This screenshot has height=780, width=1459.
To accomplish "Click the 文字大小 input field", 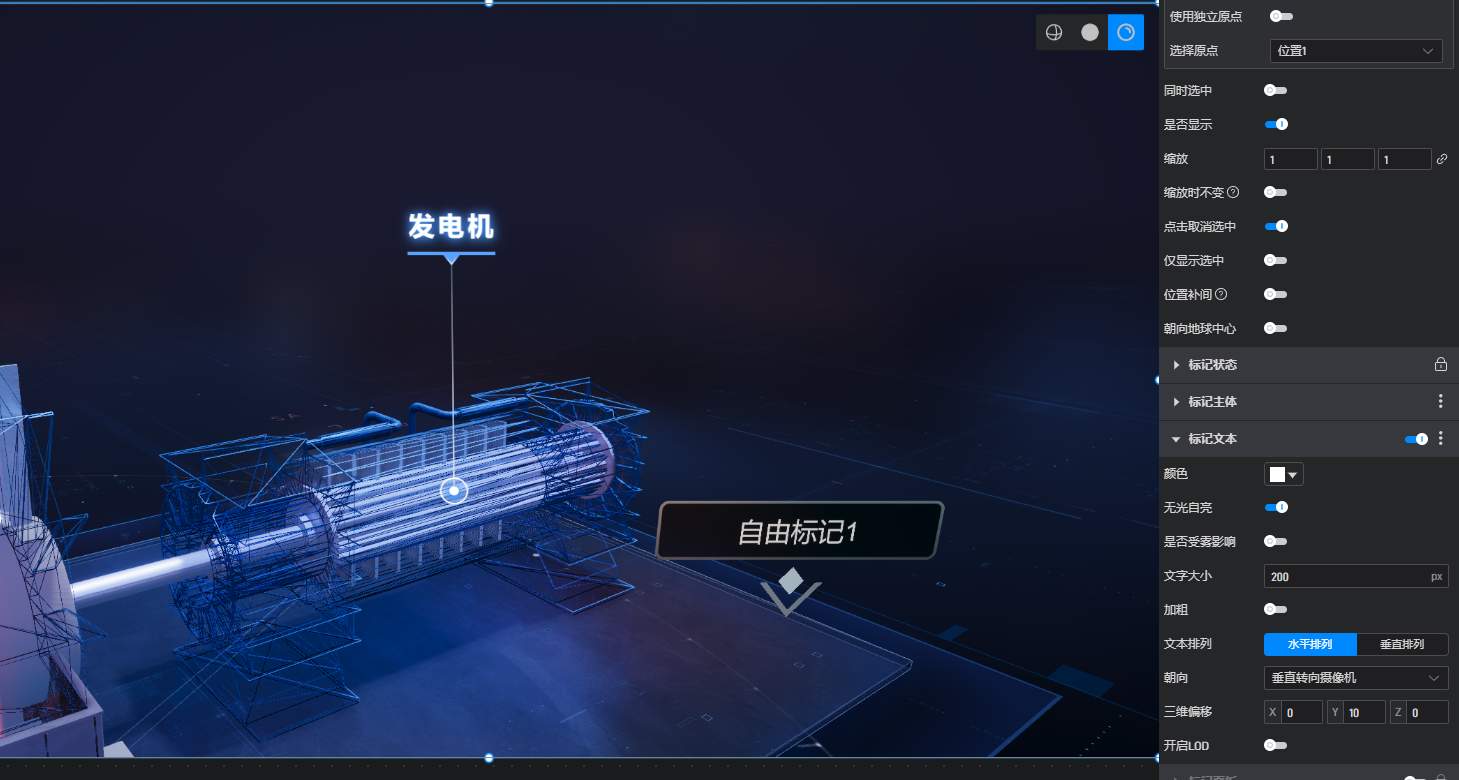I will [x=1345, y=577].
